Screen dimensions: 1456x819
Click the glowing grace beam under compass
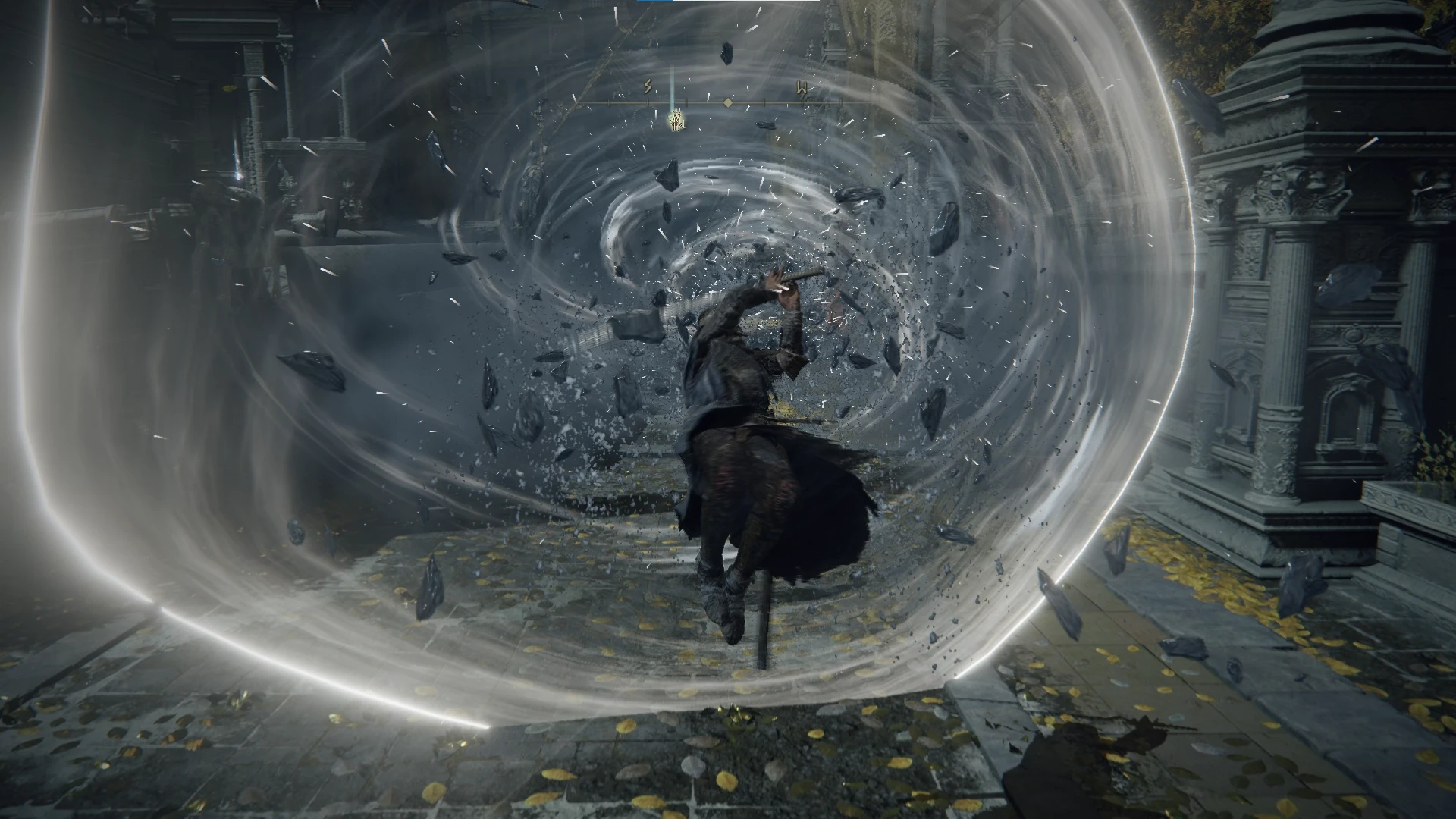tap(671, 110)
